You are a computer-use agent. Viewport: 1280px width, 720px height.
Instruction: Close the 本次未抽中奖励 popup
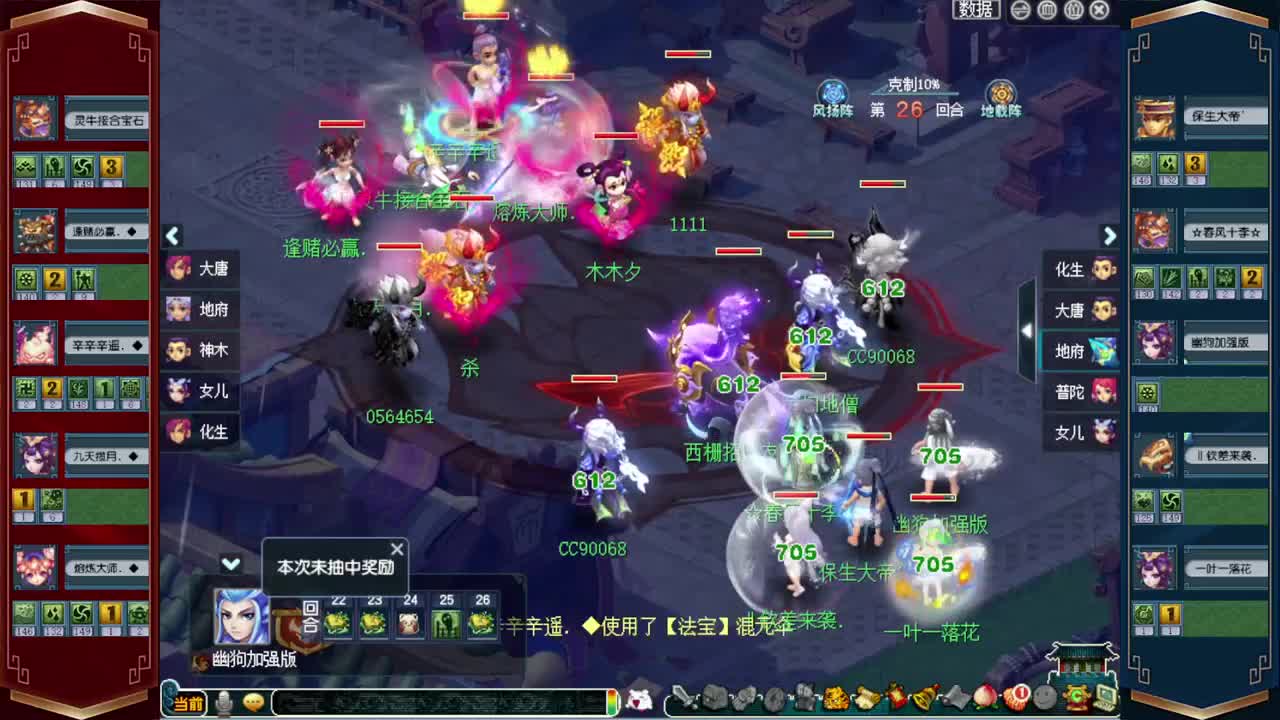tap(396, 549)
